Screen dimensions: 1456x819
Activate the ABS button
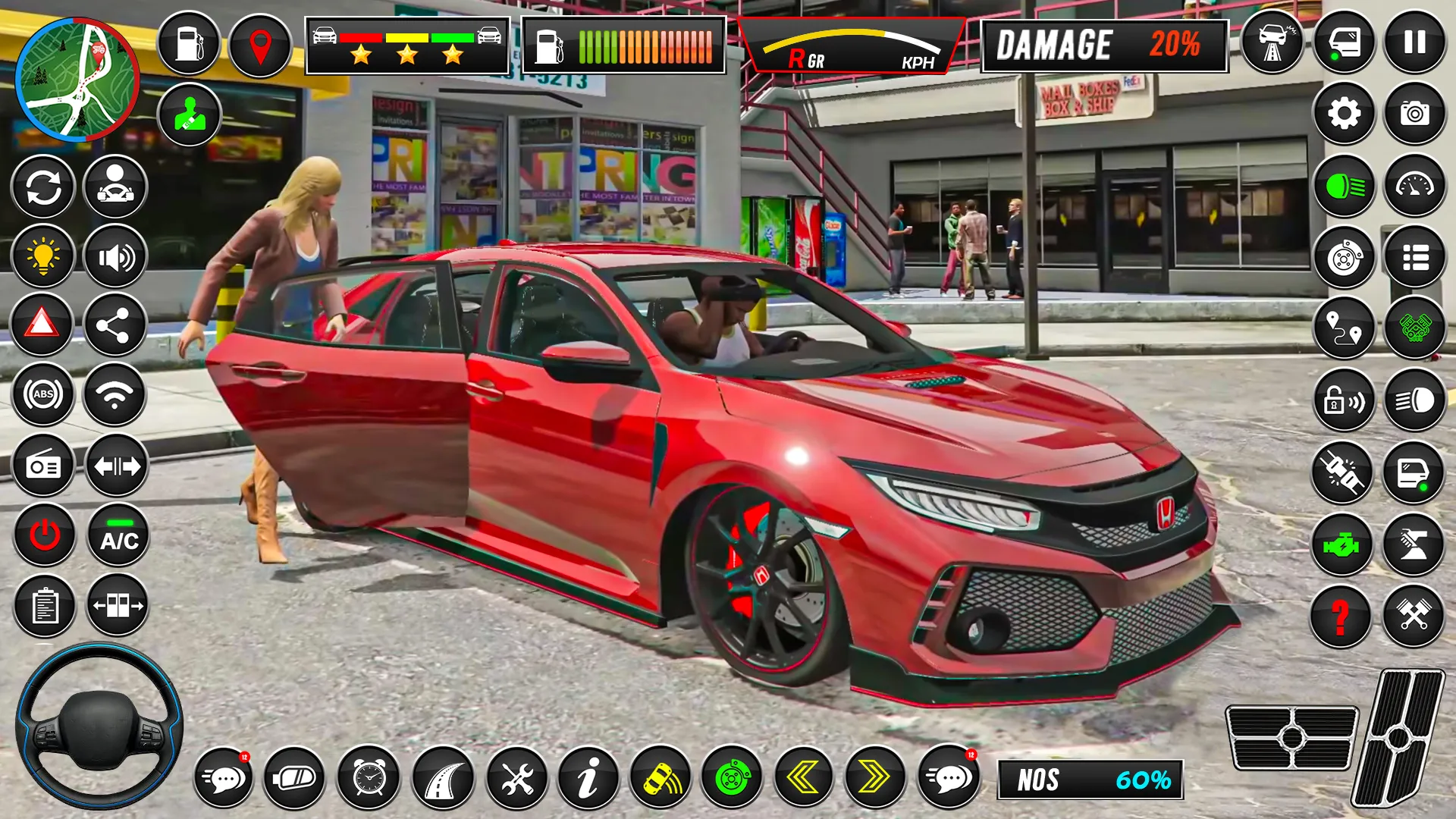click(43, 394)
